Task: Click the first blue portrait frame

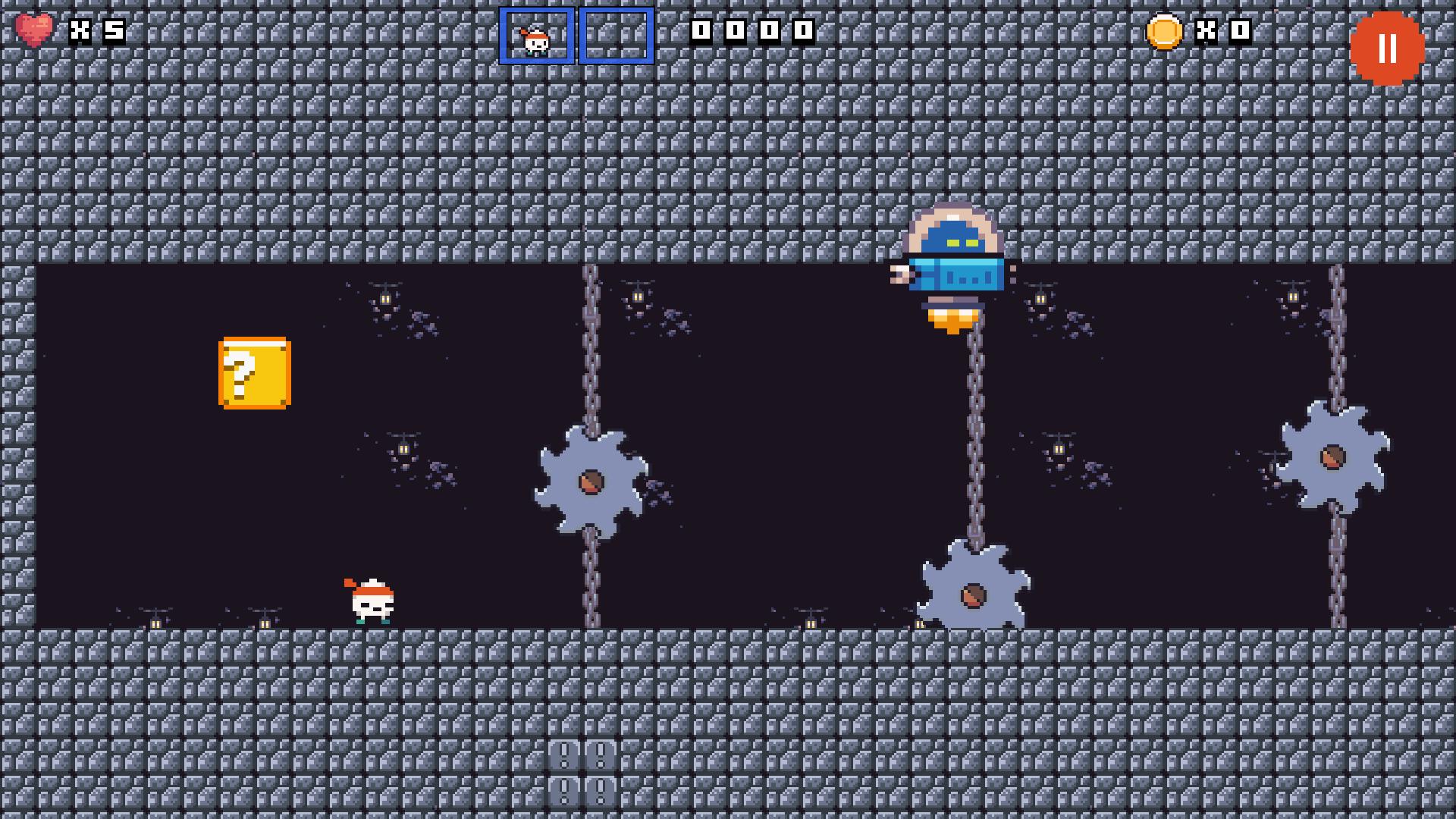Action: [537, 34]
